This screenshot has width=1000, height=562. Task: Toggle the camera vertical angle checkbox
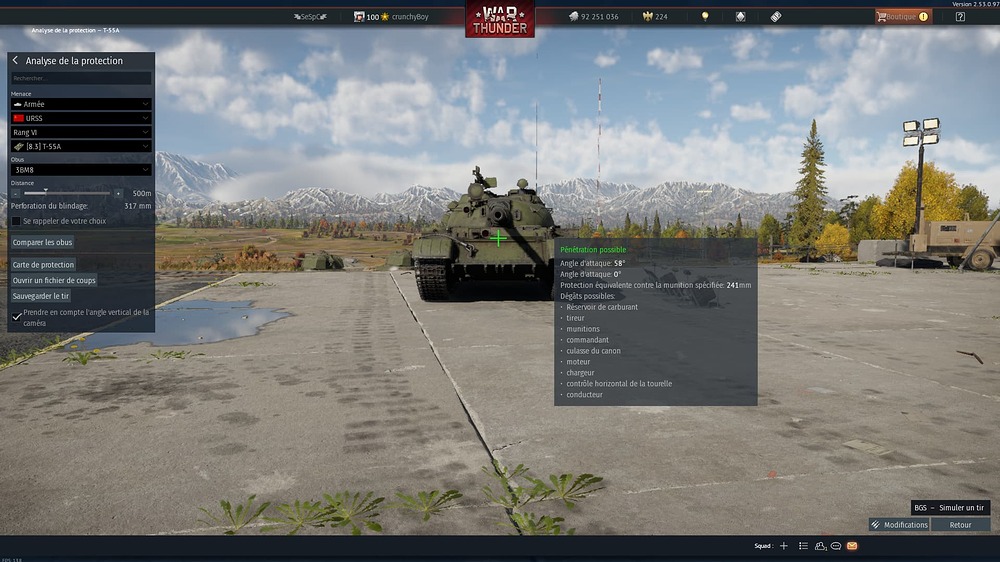17,317
